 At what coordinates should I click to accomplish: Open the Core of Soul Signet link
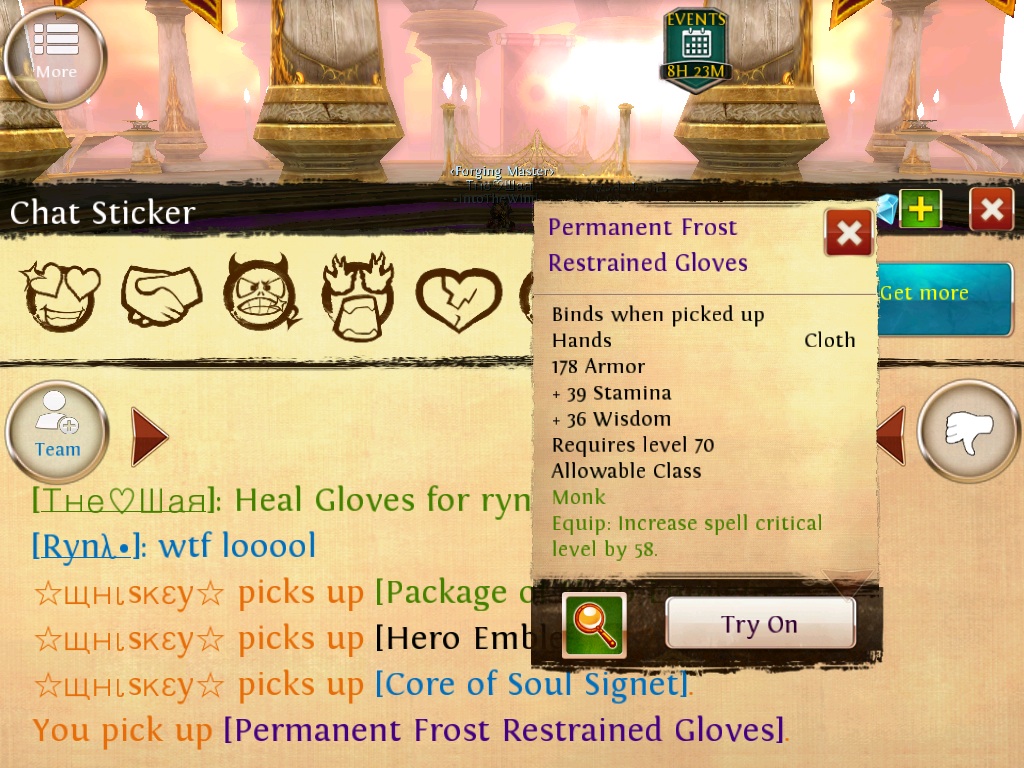[532, 684]
